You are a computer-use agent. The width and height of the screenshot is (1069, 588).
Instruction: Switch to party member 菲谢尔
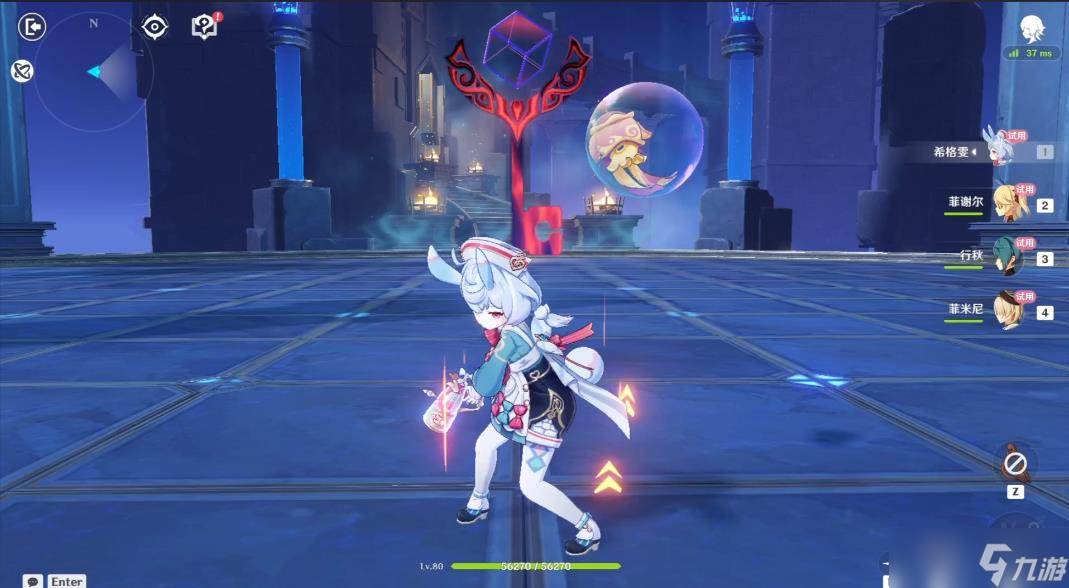(1008, 203)
